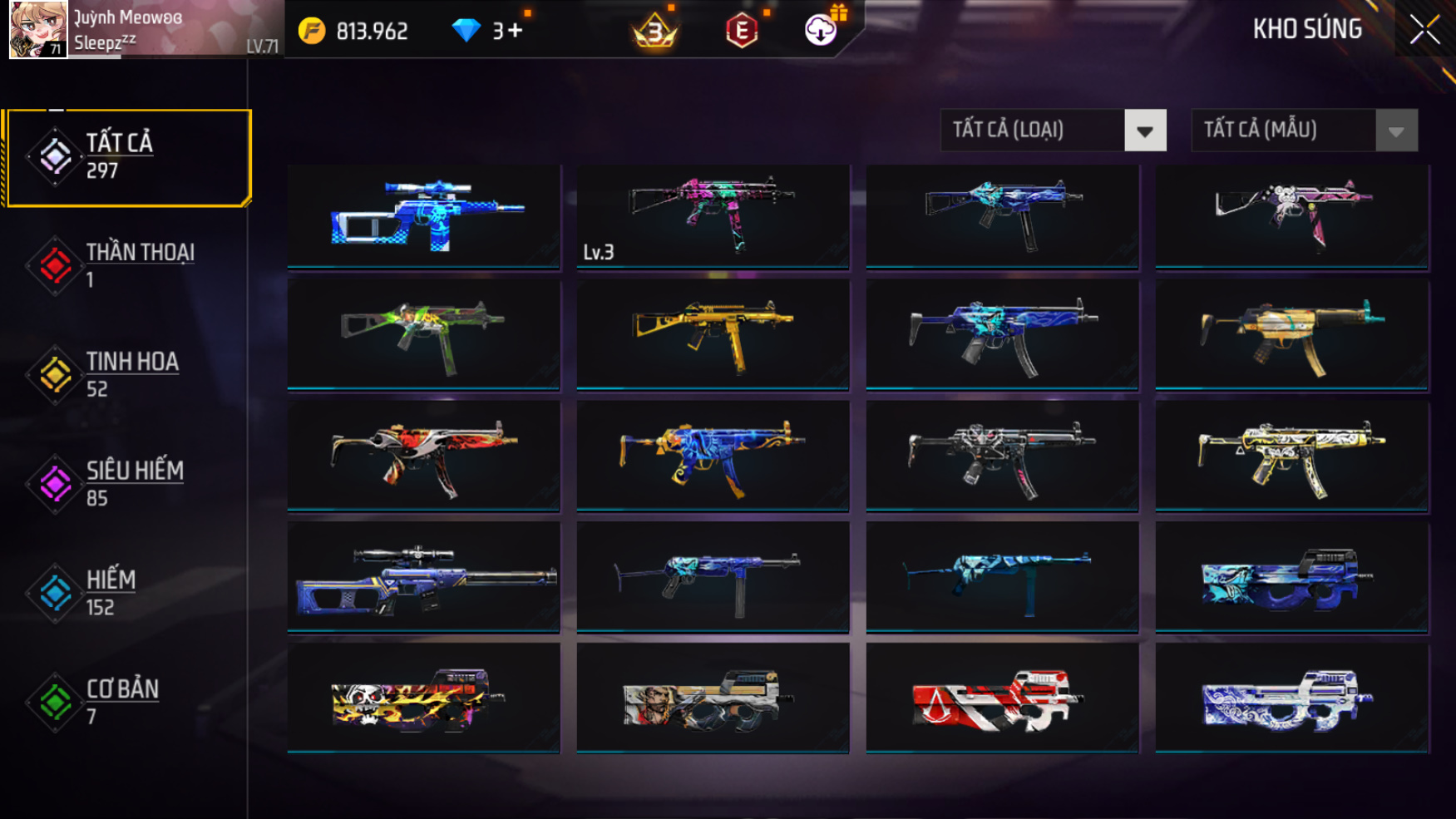Image resolution: width=1456 pixels, height=819 pixels.
Task: Select the Tất Cả category tab
Action: (128, 157)
